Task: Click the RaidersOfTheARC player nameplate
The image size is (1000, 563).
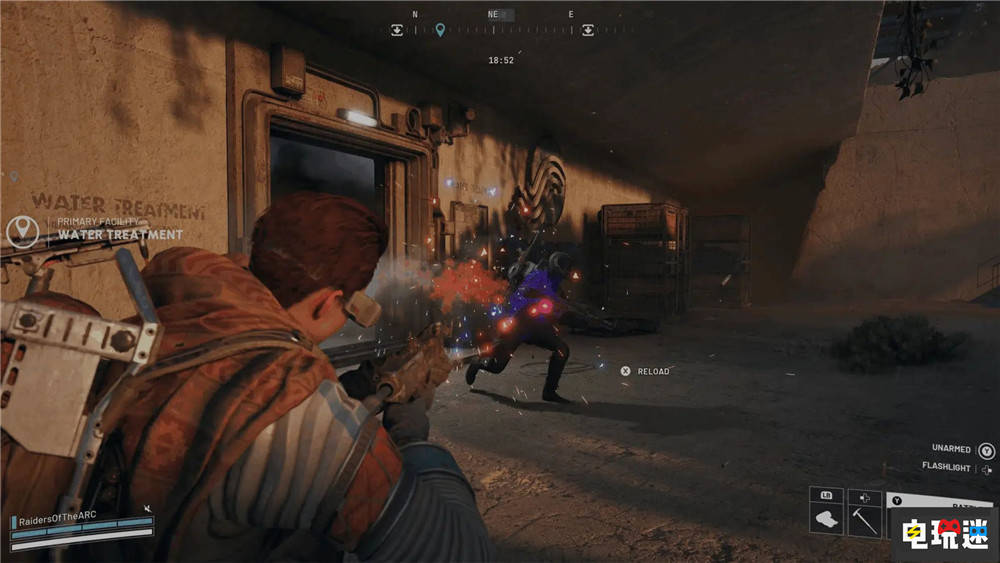Action: pos(55,521)
